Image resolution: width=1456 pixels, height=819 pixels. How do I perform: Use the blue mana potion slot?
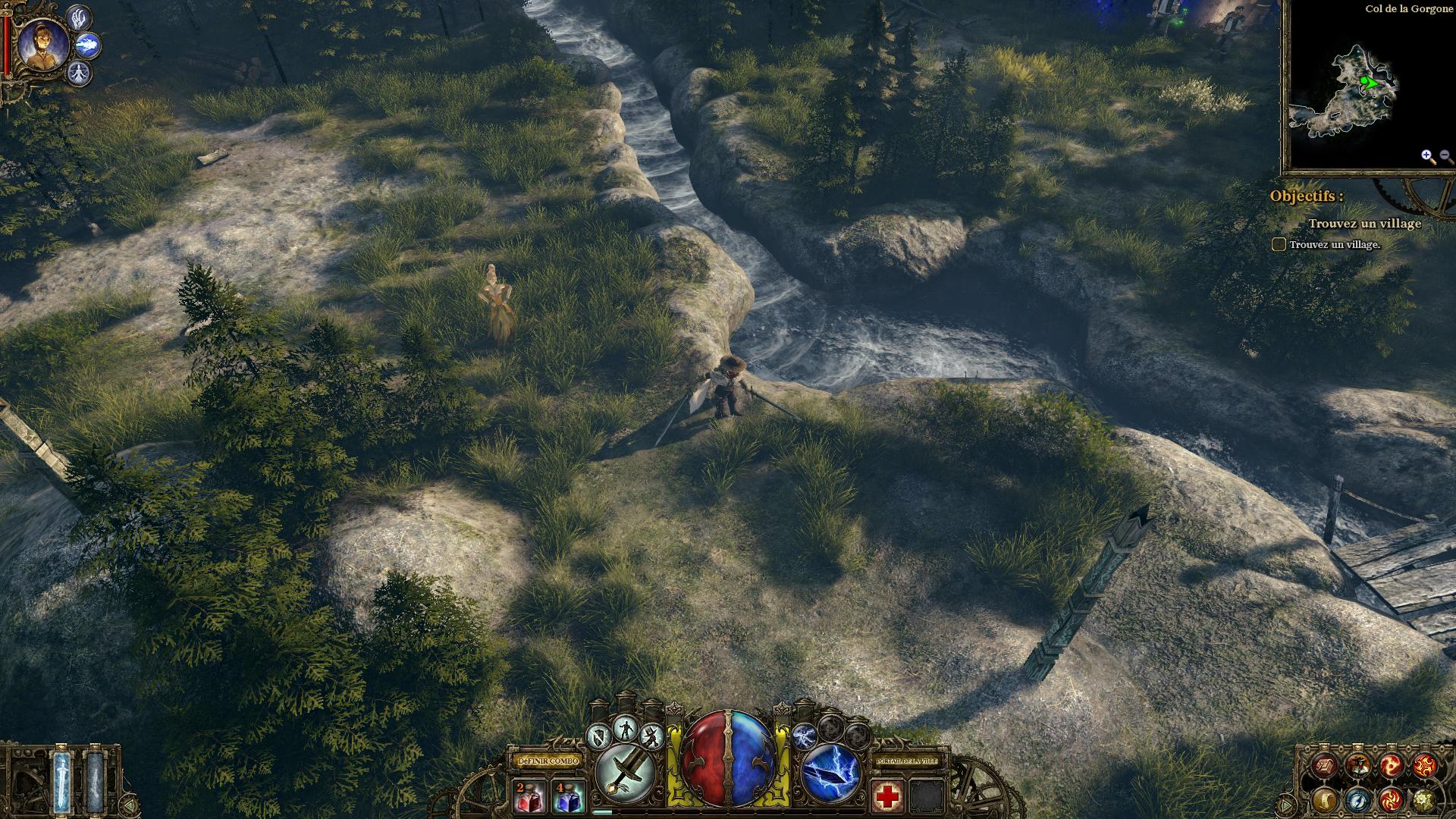point(567,796)
